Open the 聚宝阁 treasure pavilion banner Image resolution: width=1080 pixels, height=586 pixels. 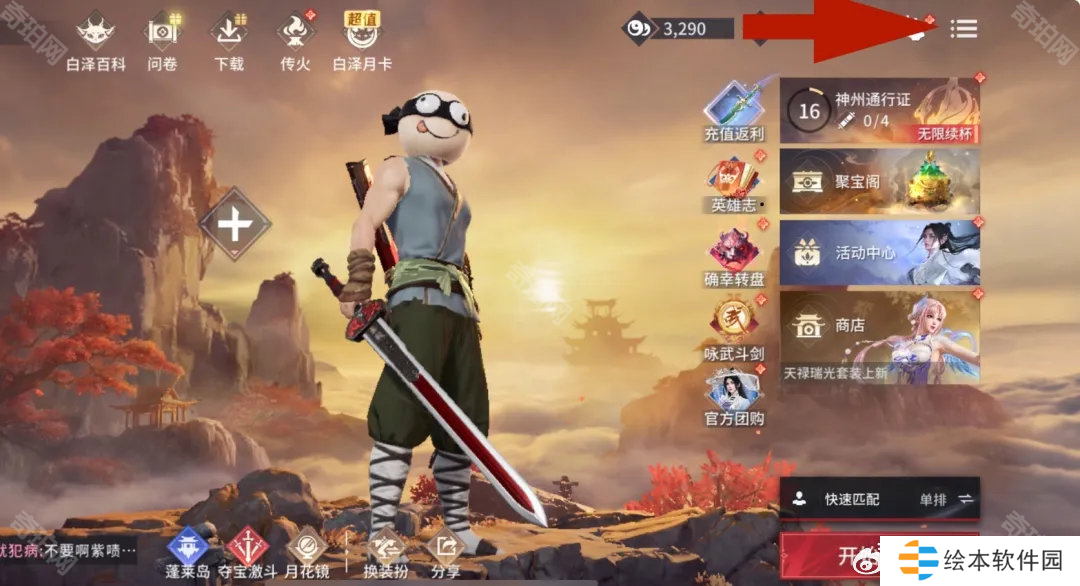pyautogui.click(x=879, y=182)
